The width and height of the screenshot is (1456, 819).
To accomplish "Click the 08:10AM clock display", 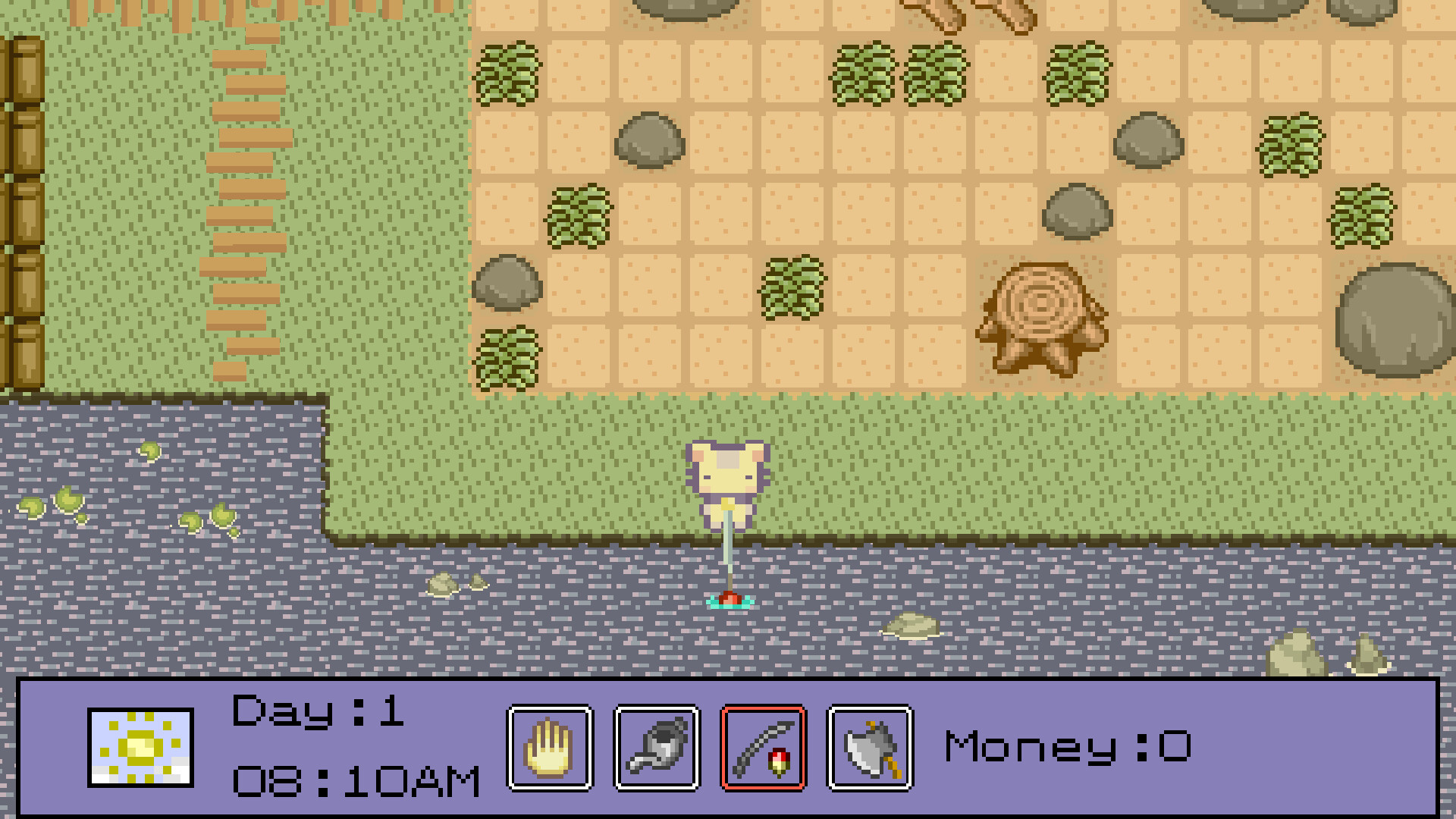I will click(x=356, y=781).
